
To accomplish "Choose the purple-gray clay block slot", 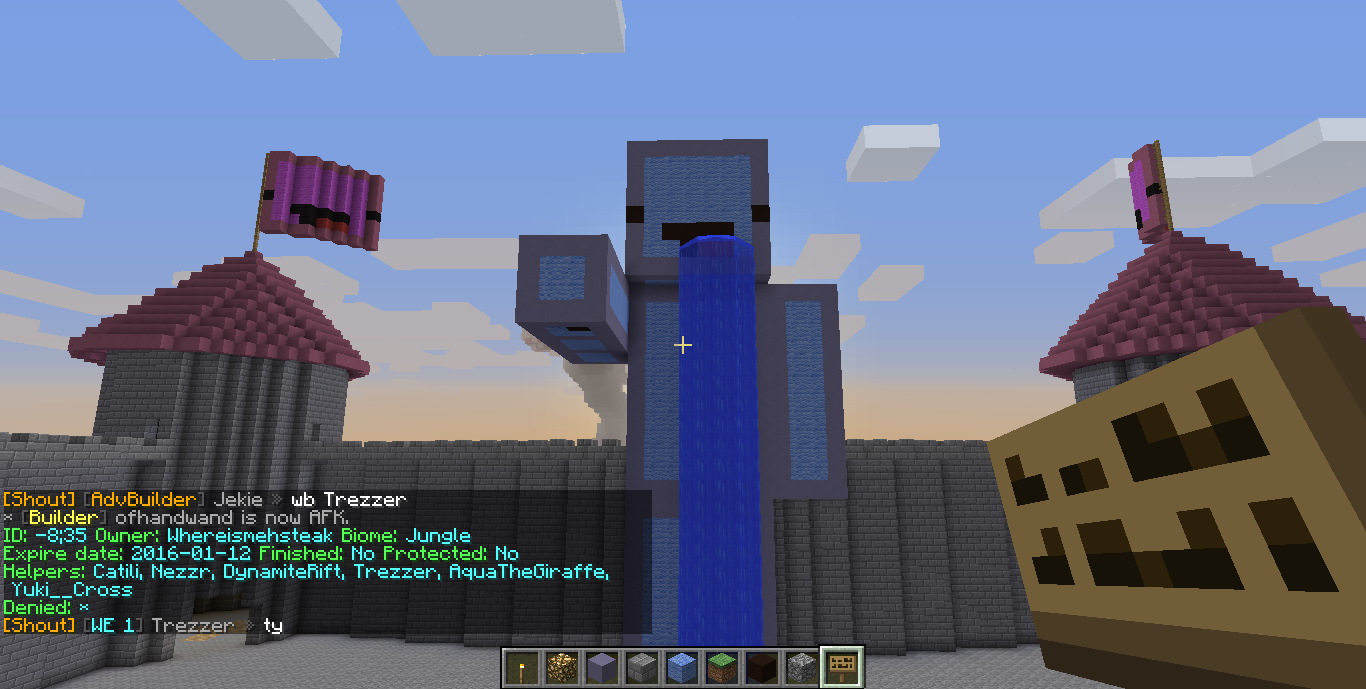I will tap(600, 667).
